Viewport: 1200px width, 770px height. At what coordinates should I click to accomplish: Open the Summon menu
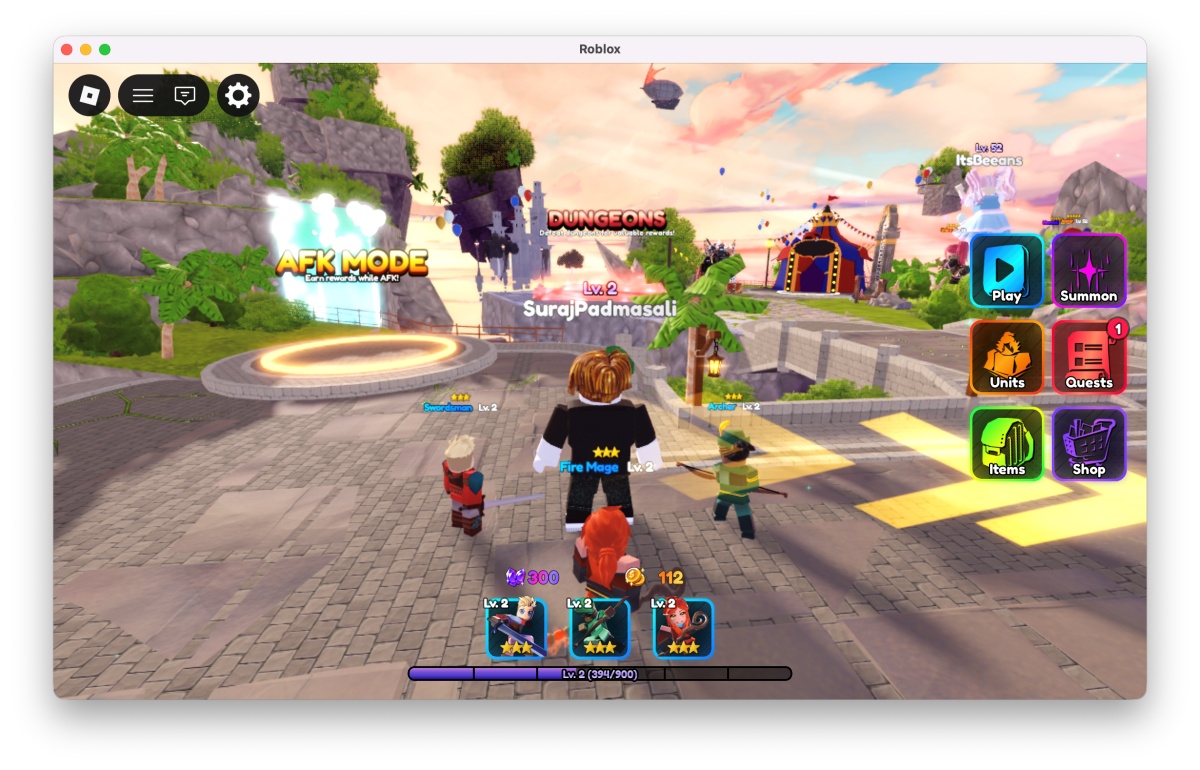[1089, 271]
